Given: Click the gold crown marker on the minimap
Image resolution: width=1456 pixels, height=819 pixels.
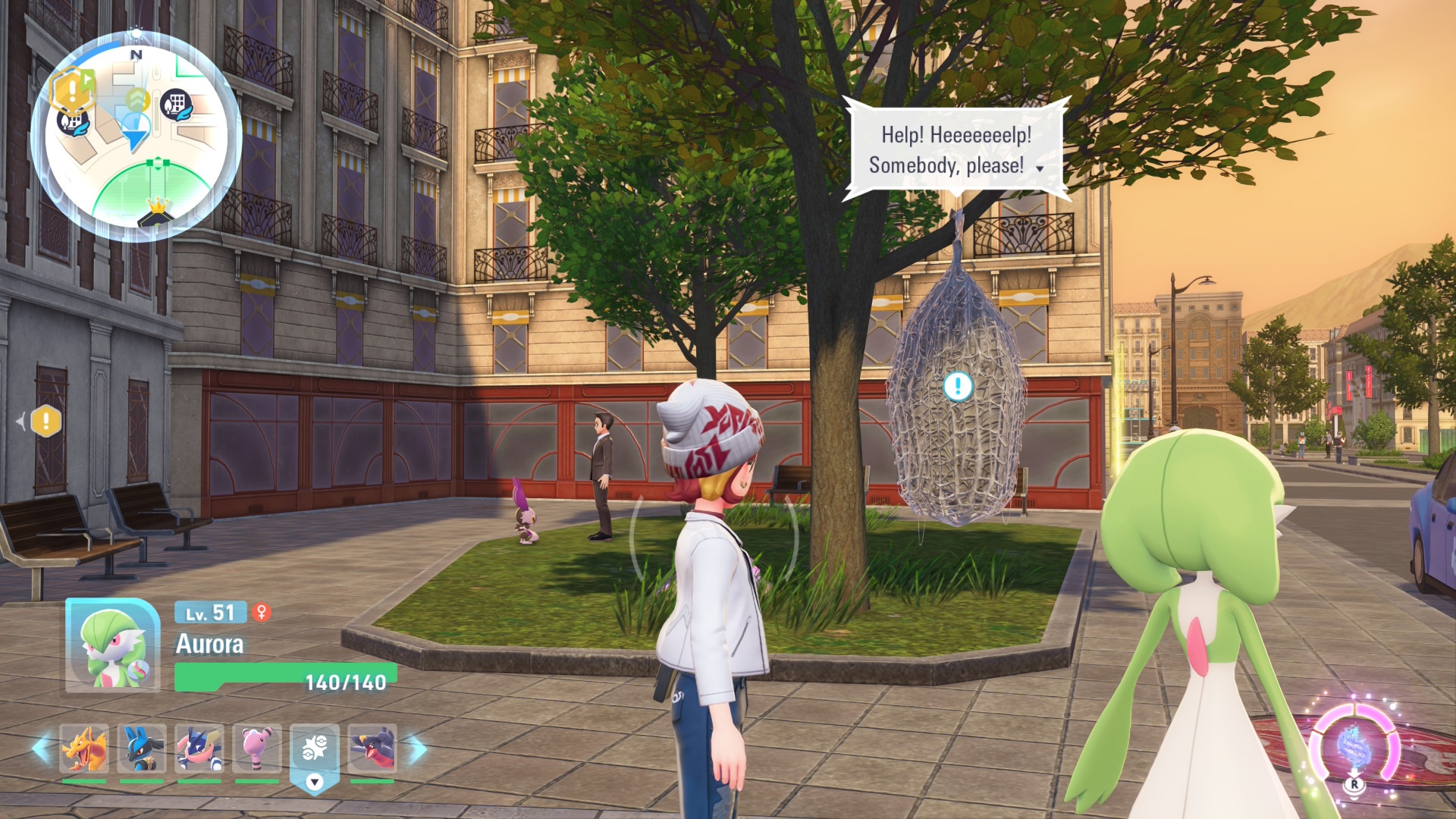Looking at the screenshot, I should (x=157, y=206).
